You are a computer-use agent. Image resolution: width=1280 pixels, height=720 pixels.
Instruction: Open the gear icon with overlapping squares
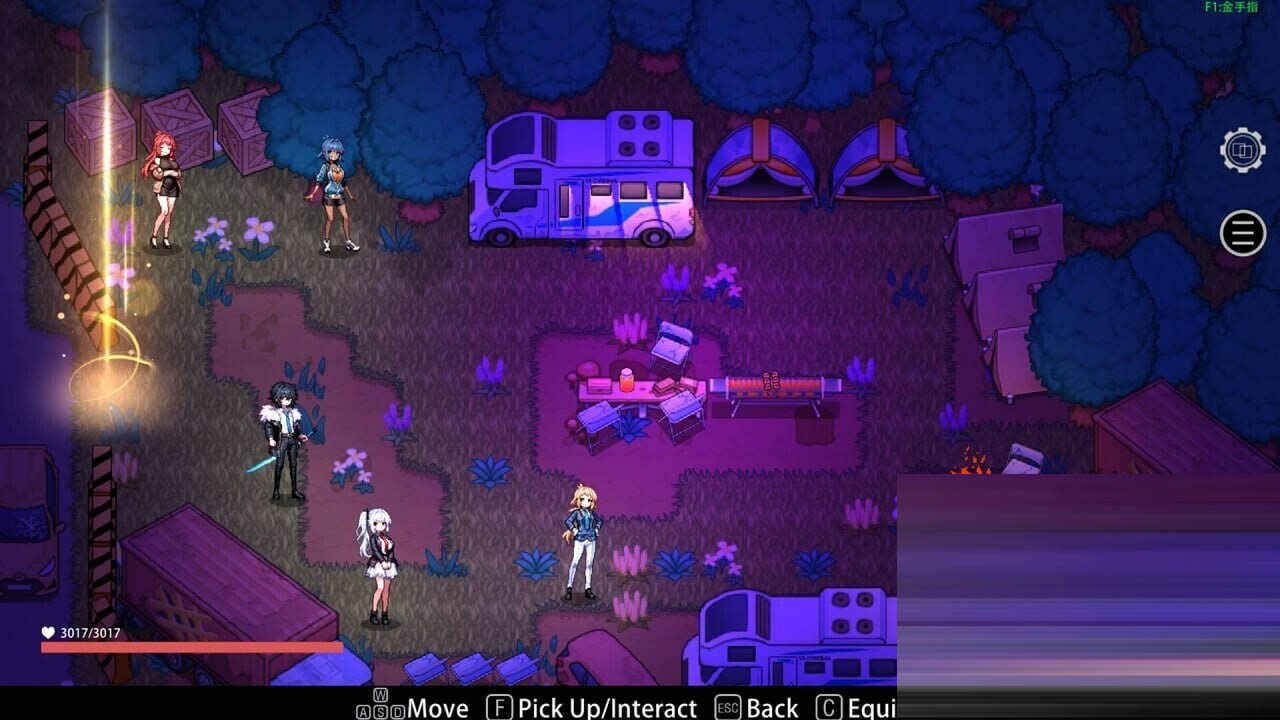[x=1242, y=151]
